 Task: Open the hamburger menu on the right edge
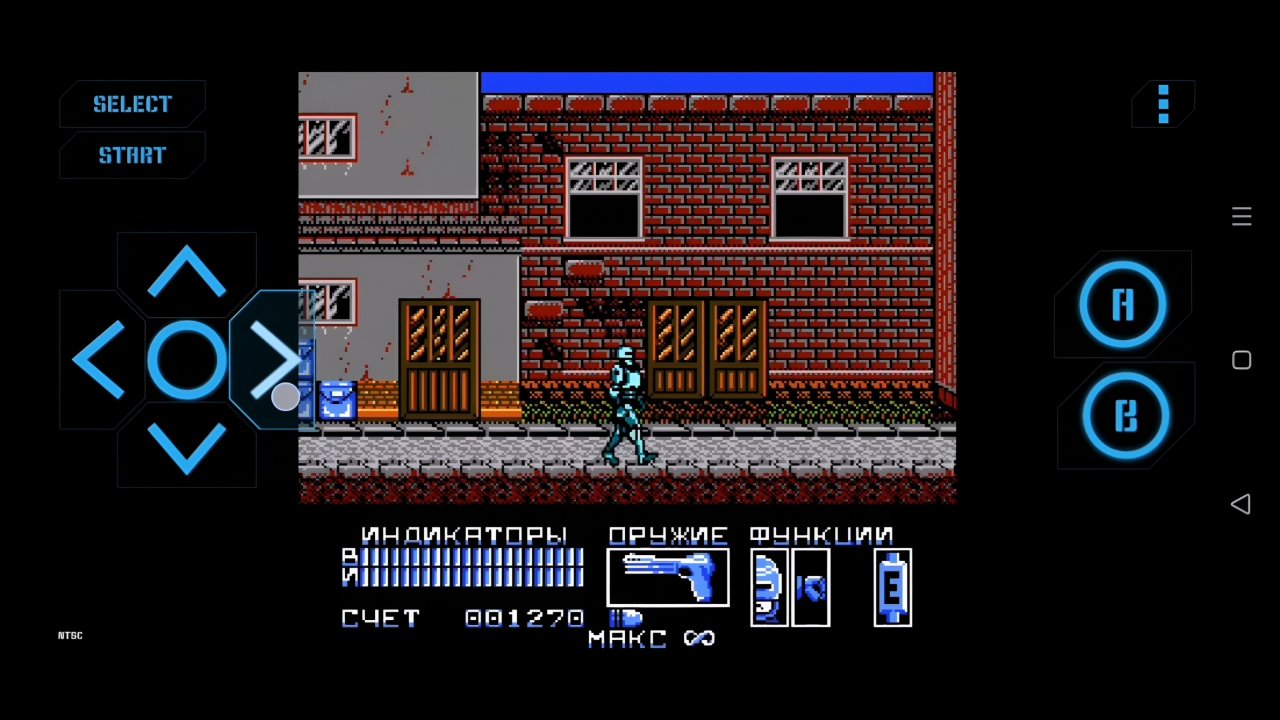[x=1241, y=217]
